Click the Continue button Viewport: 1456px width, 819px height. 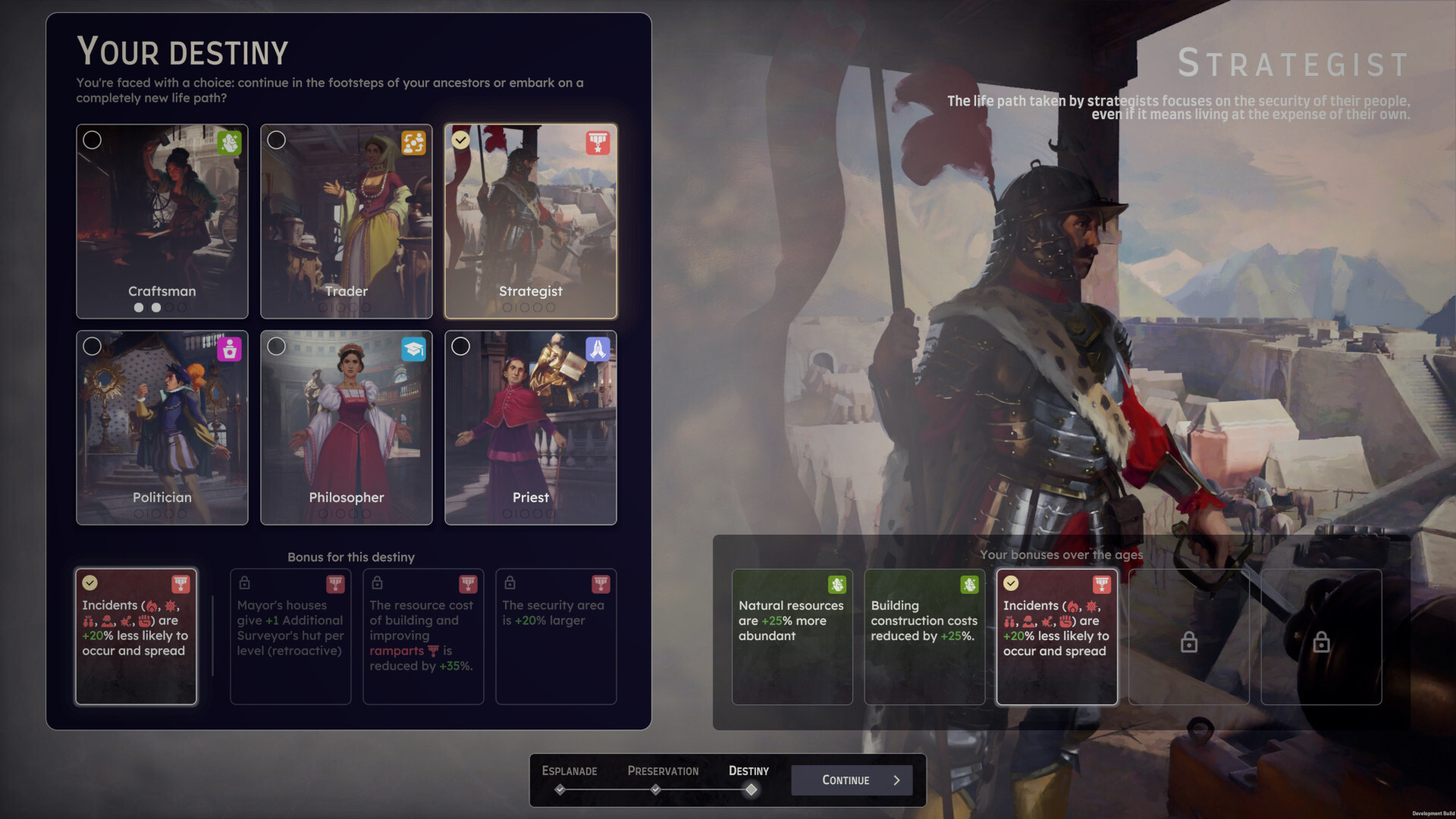pos(851,780)
